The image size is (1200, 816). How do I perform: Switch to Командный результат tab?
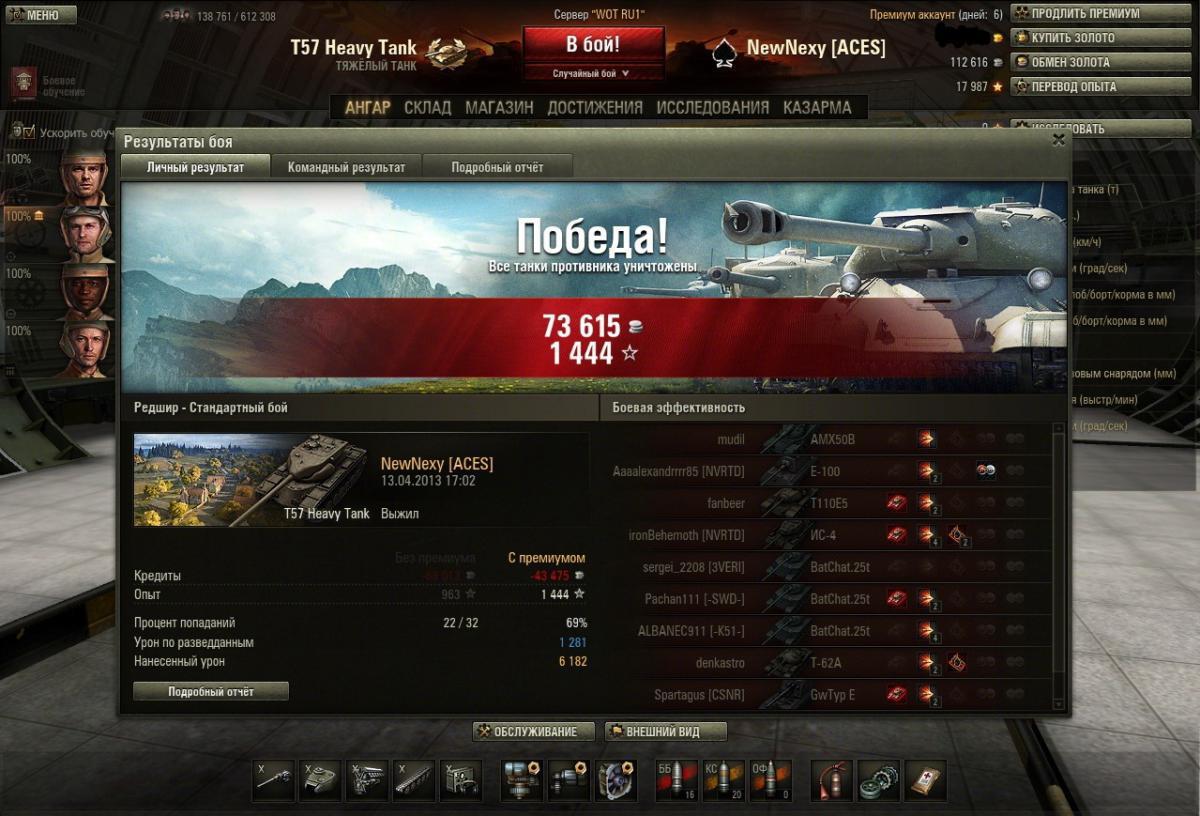346,167
